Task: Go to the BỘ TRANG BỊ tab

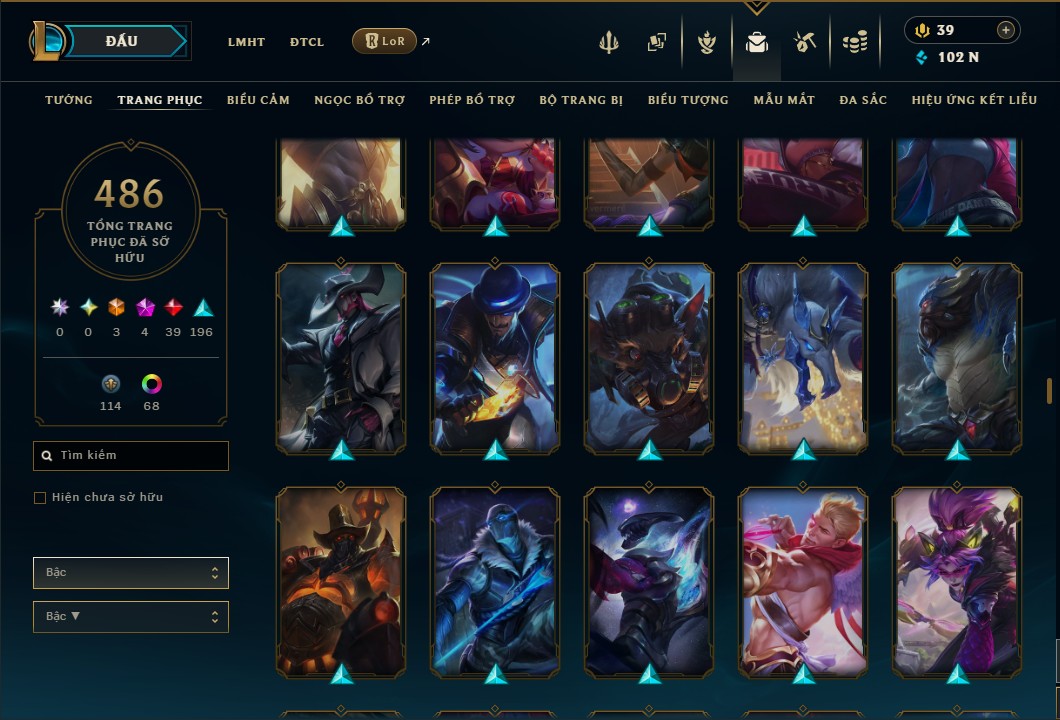Action: click(581, 100)
